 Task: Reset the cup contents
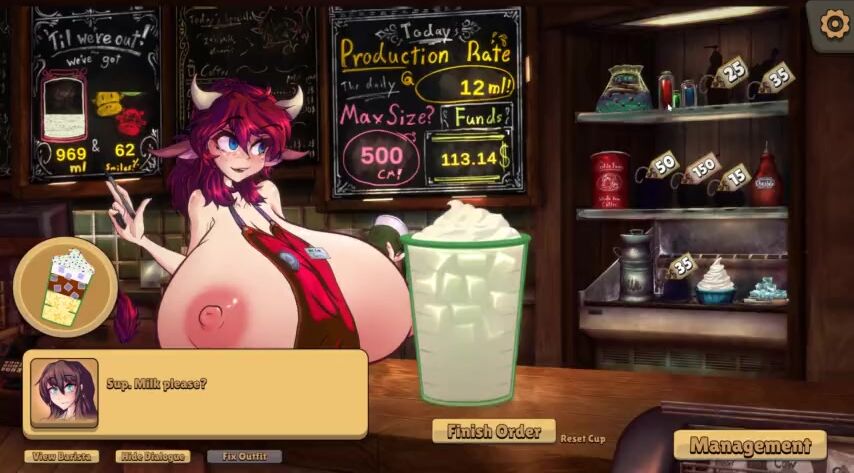582,438
